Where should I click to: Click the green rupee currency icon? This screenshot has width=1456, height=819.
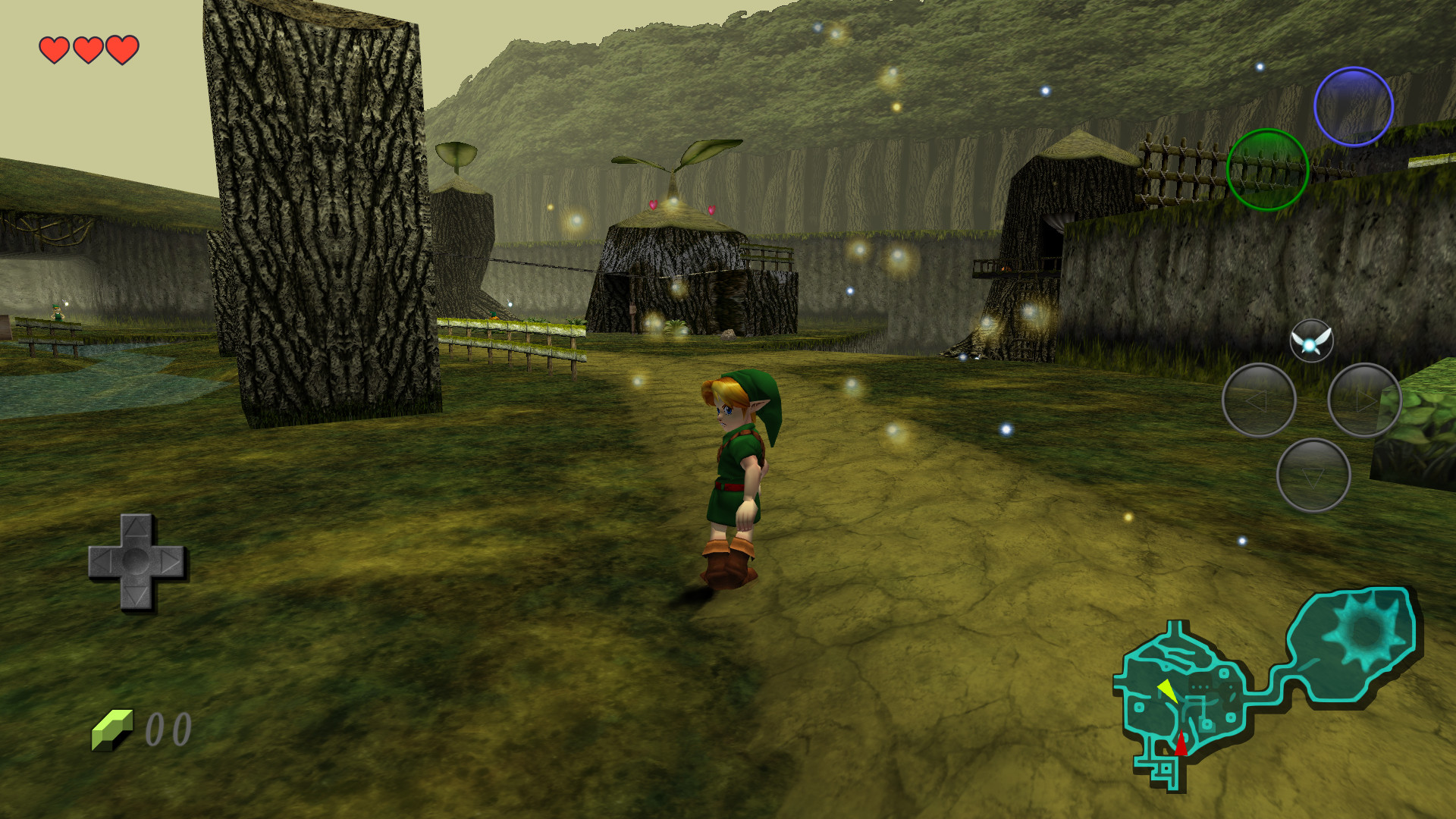pos(111,728)
